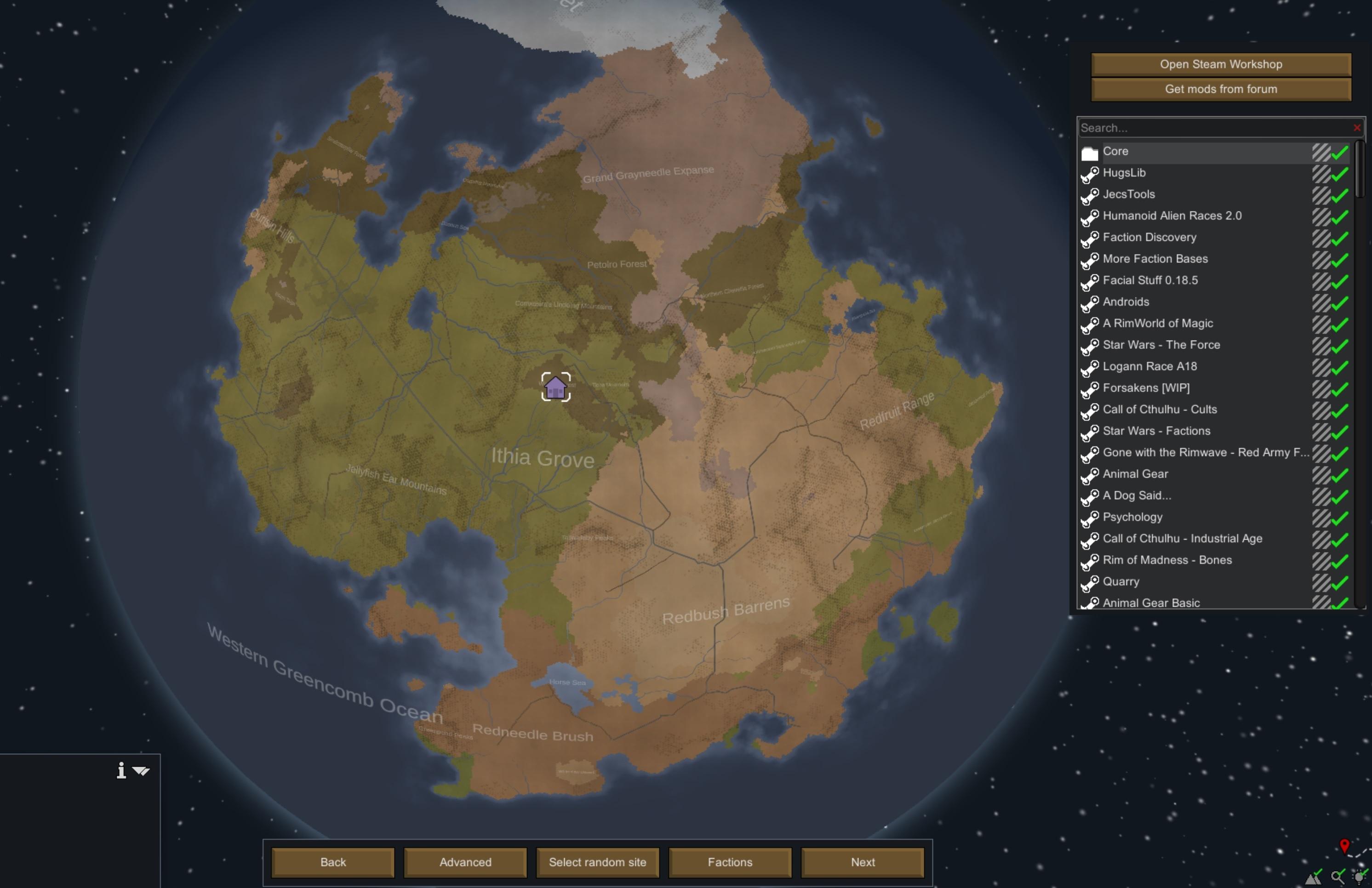The height and width of the screenshot is (888, 1372).
Task: Click the Steam icon next to Psychology mod
Action: point(1090,520)
